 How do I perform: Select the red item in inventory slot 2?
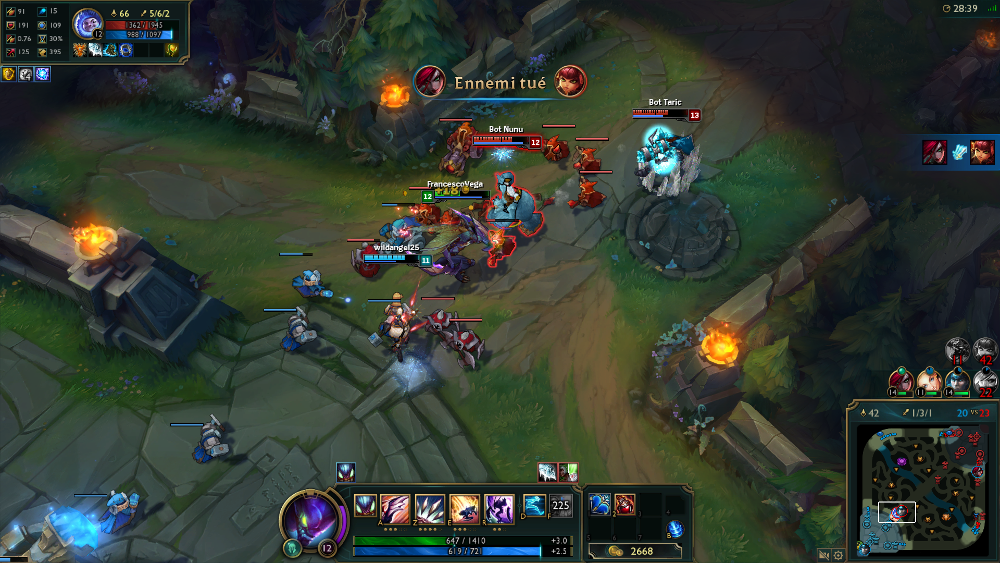tap(624, 503)
